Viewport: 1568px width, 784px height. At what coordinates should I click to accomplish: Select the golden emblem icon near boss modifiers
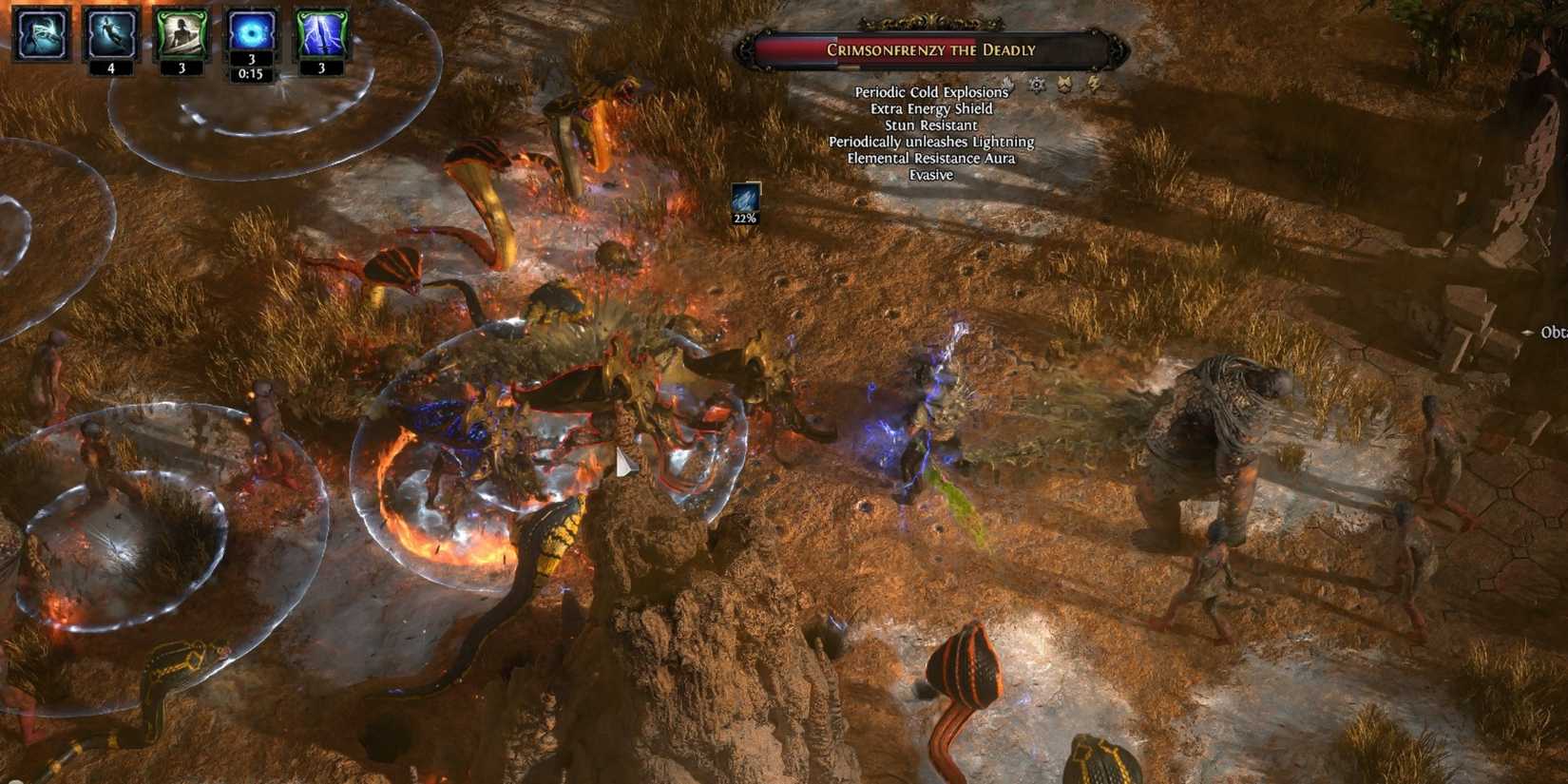point(1065,84)
